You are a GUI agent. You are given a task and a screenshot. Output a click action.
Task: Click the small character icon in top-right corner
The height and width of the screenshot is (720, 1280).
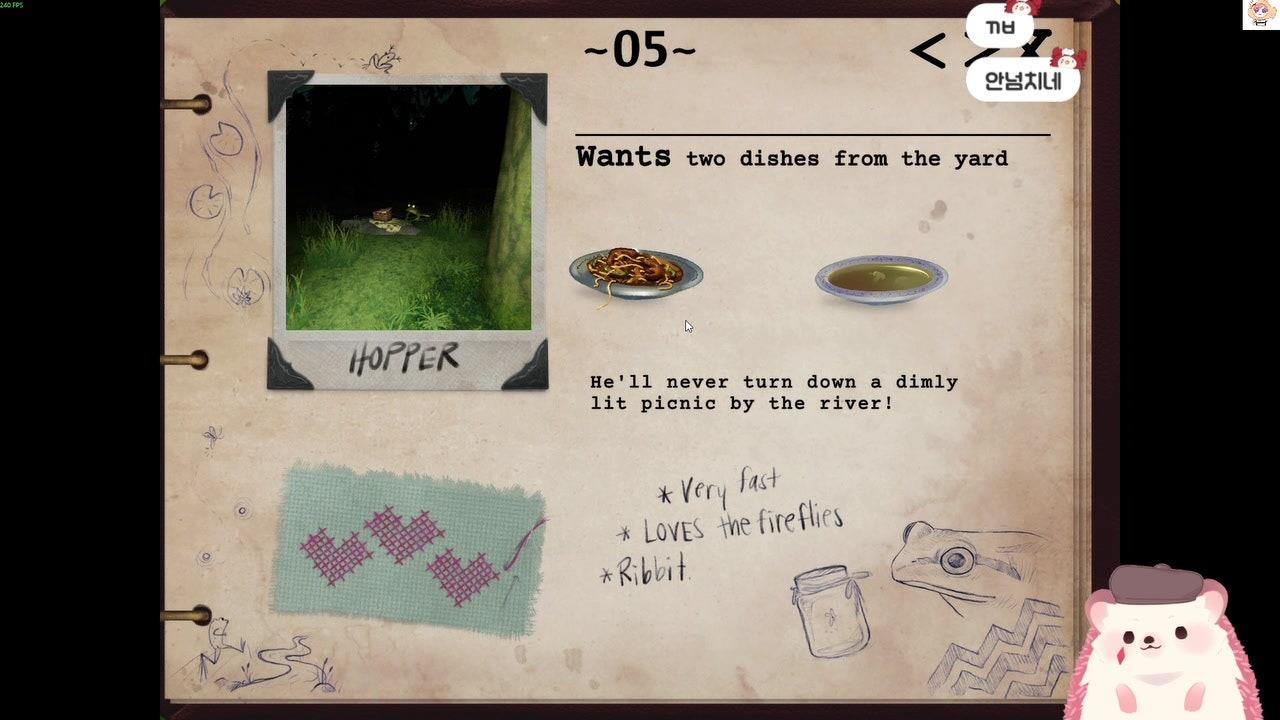click(x=1259, y=14)
